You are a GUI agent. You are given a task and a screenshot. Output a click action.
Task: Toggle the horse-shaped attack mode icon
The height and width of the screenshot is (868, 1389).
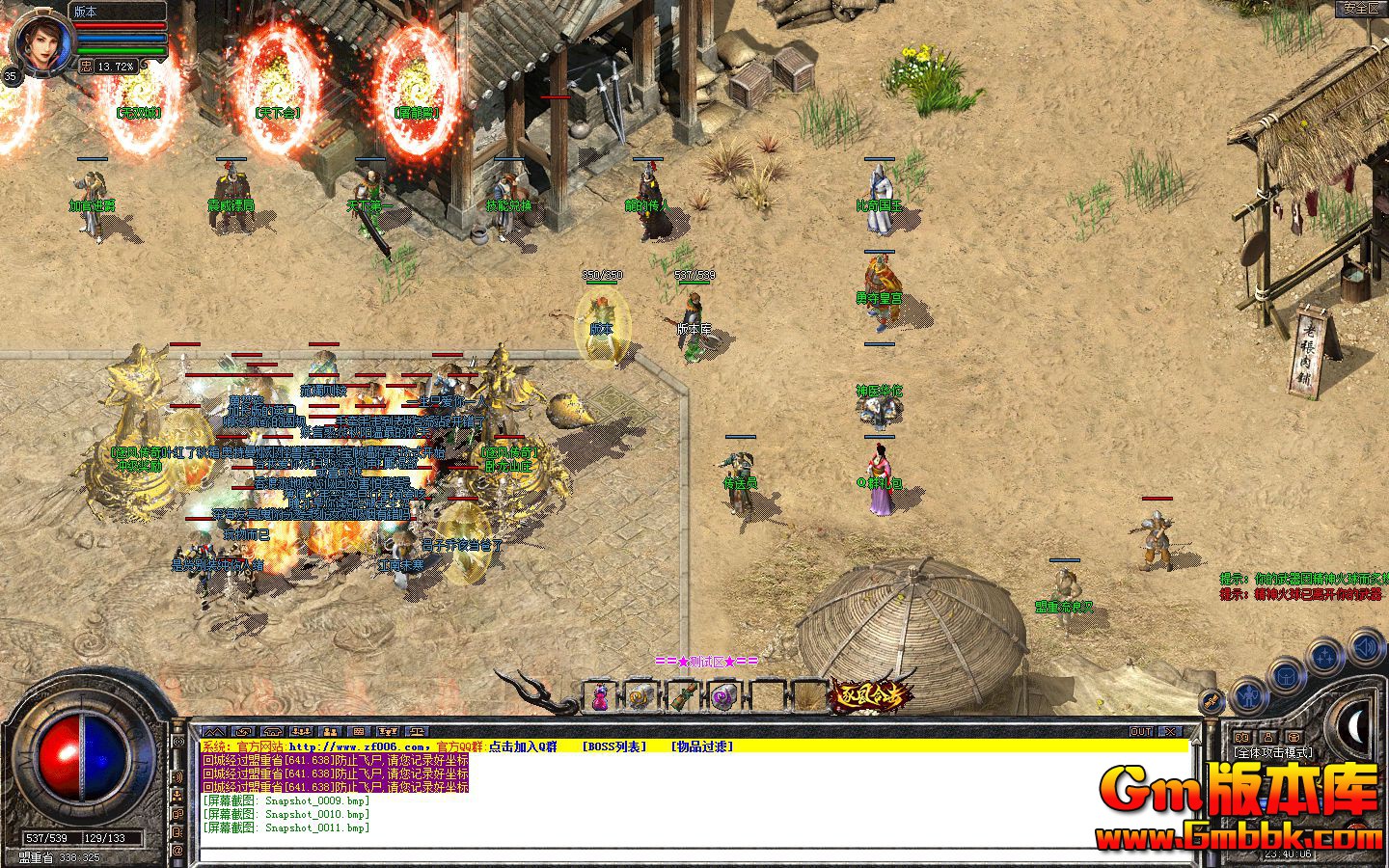1241,738
